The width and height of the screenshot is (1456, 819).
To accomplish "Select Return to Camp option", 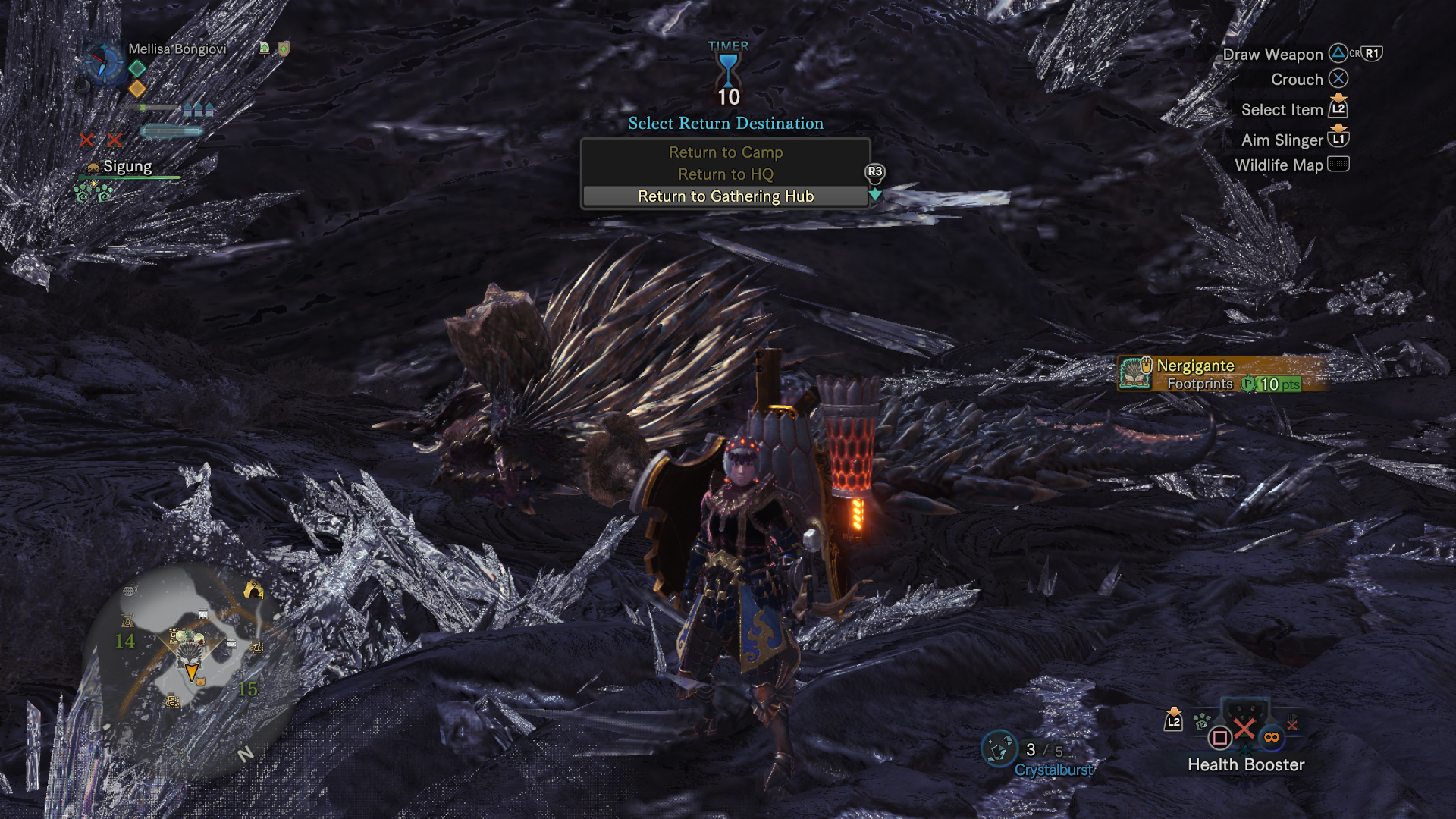I will click(x=725, y=152).
